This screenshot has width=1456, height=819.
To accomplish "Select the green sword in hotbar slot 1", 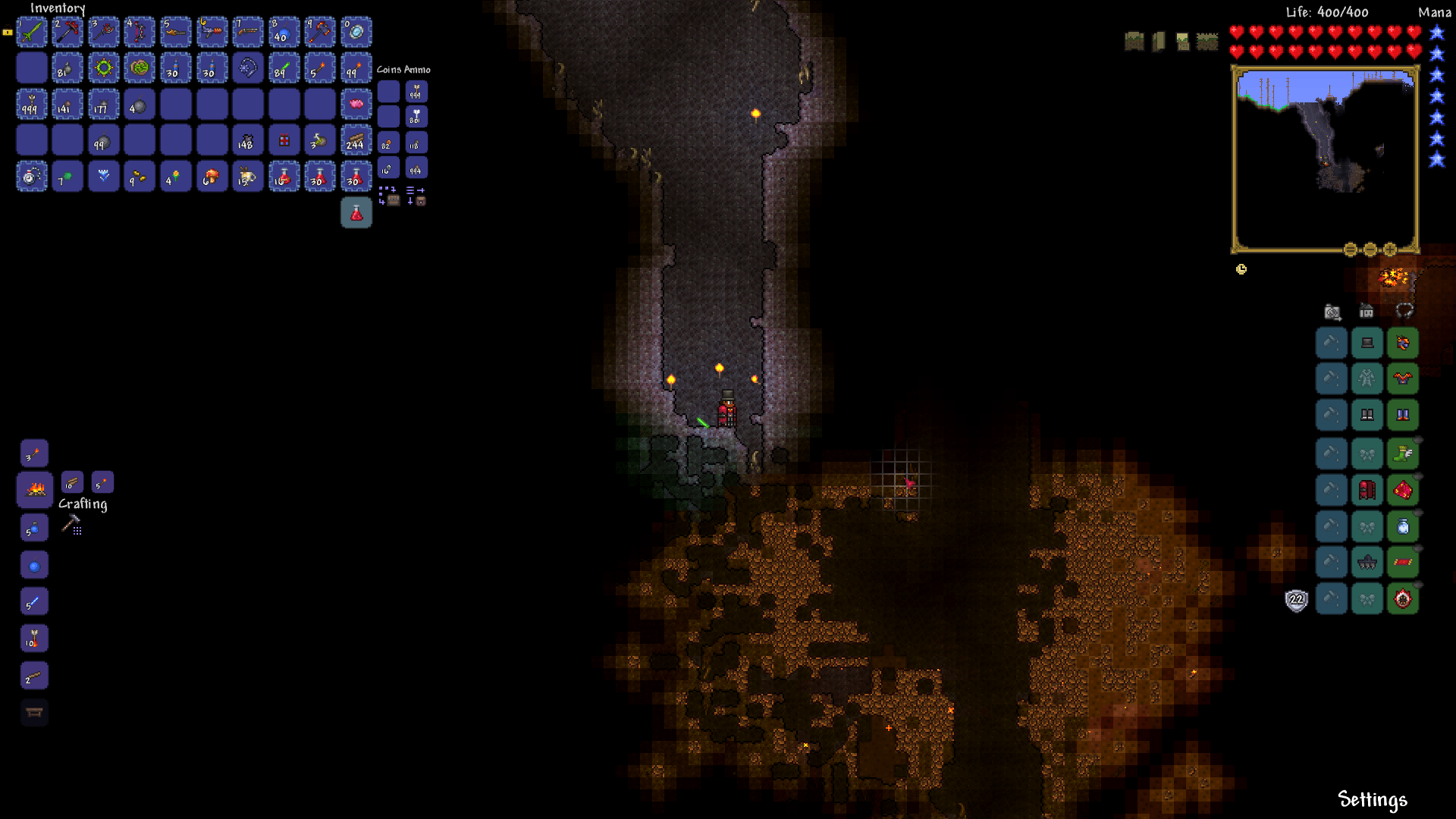I will (x=32, y=32).
